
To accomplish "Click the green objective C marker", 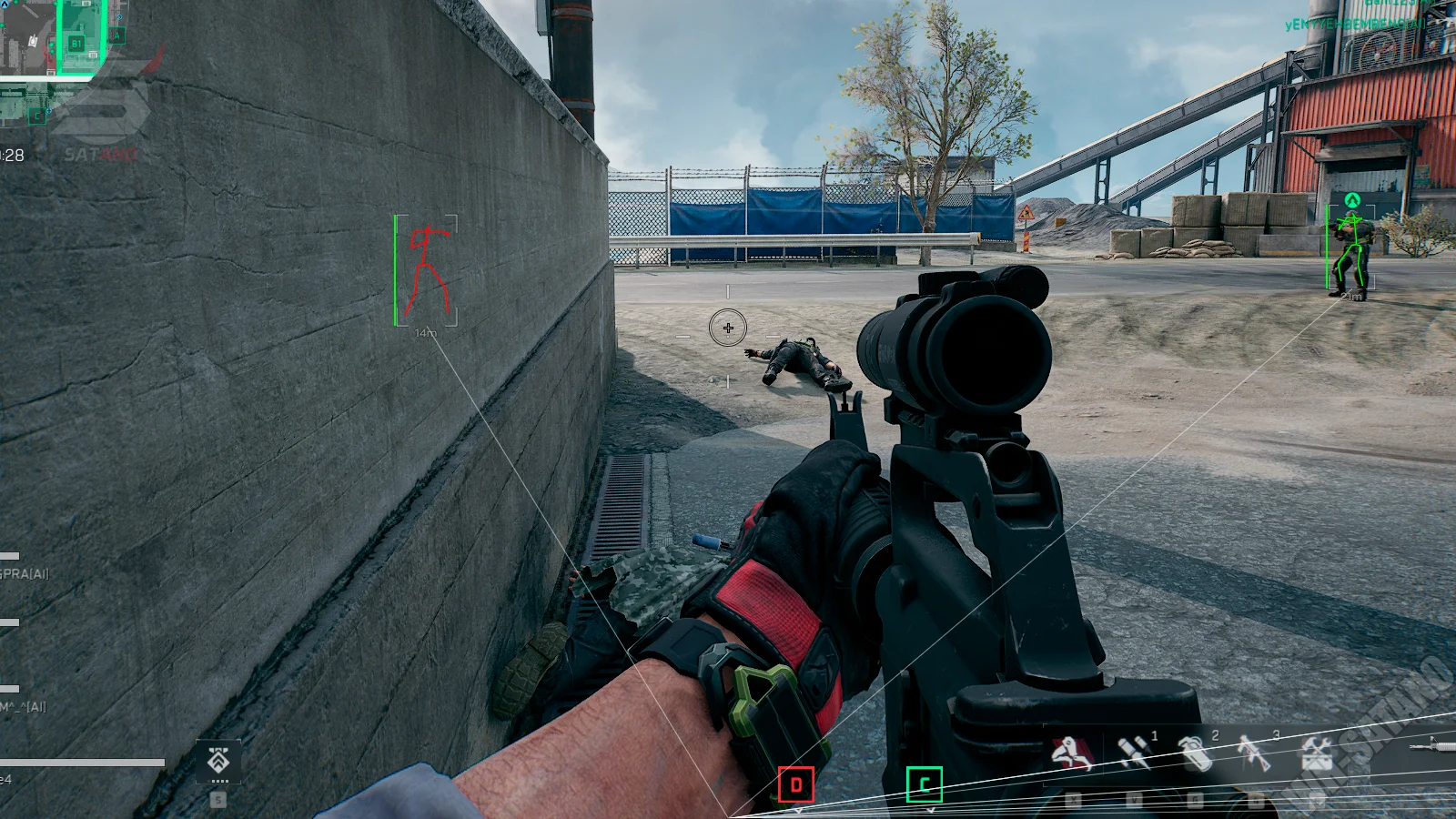I will [x=925, y=784].
